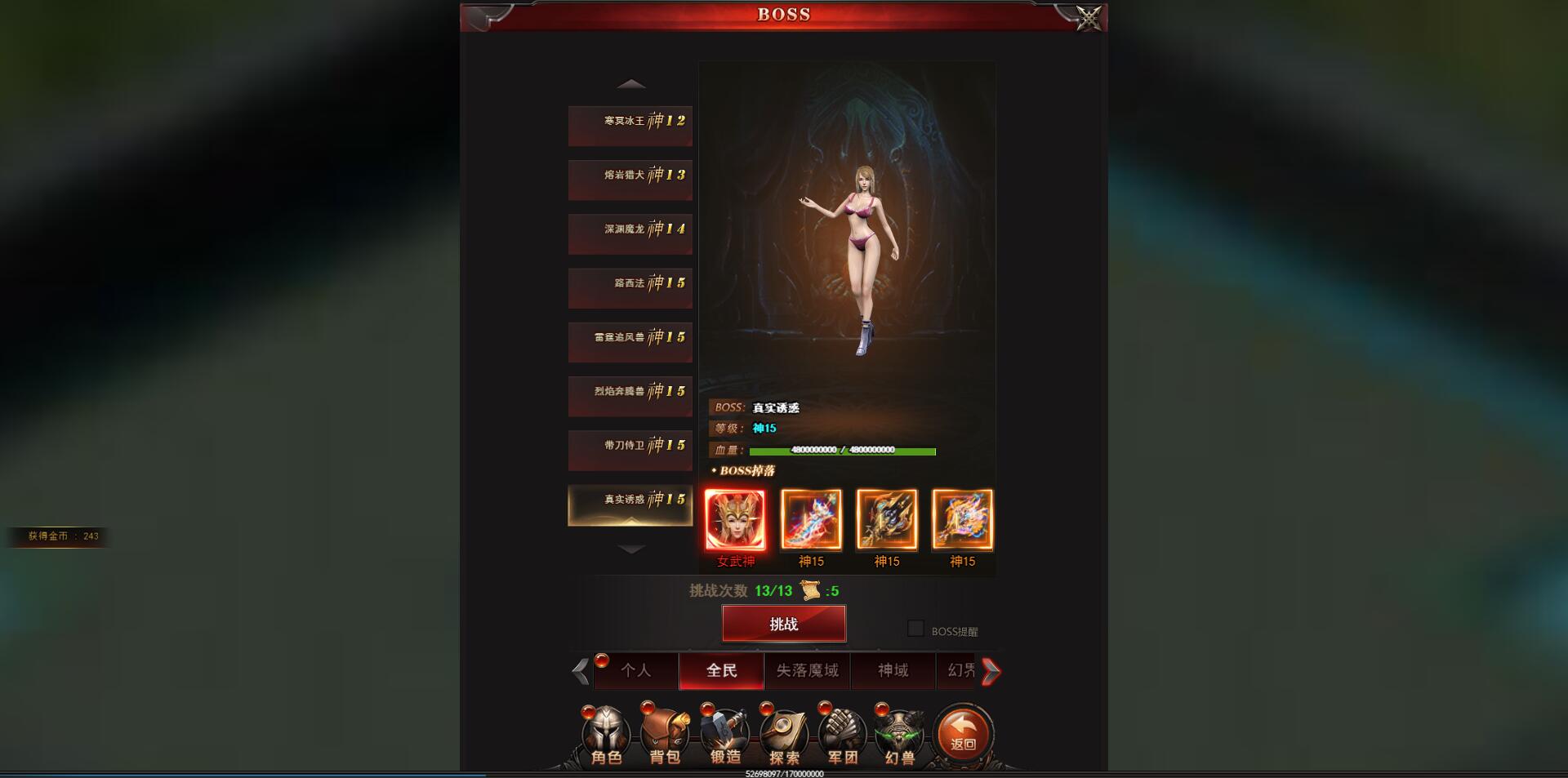The width and height of the screenshot is (1568, 778).
Task: Click the rightmost 神15 drop thumbnail
Action: [x=964, y=519]
